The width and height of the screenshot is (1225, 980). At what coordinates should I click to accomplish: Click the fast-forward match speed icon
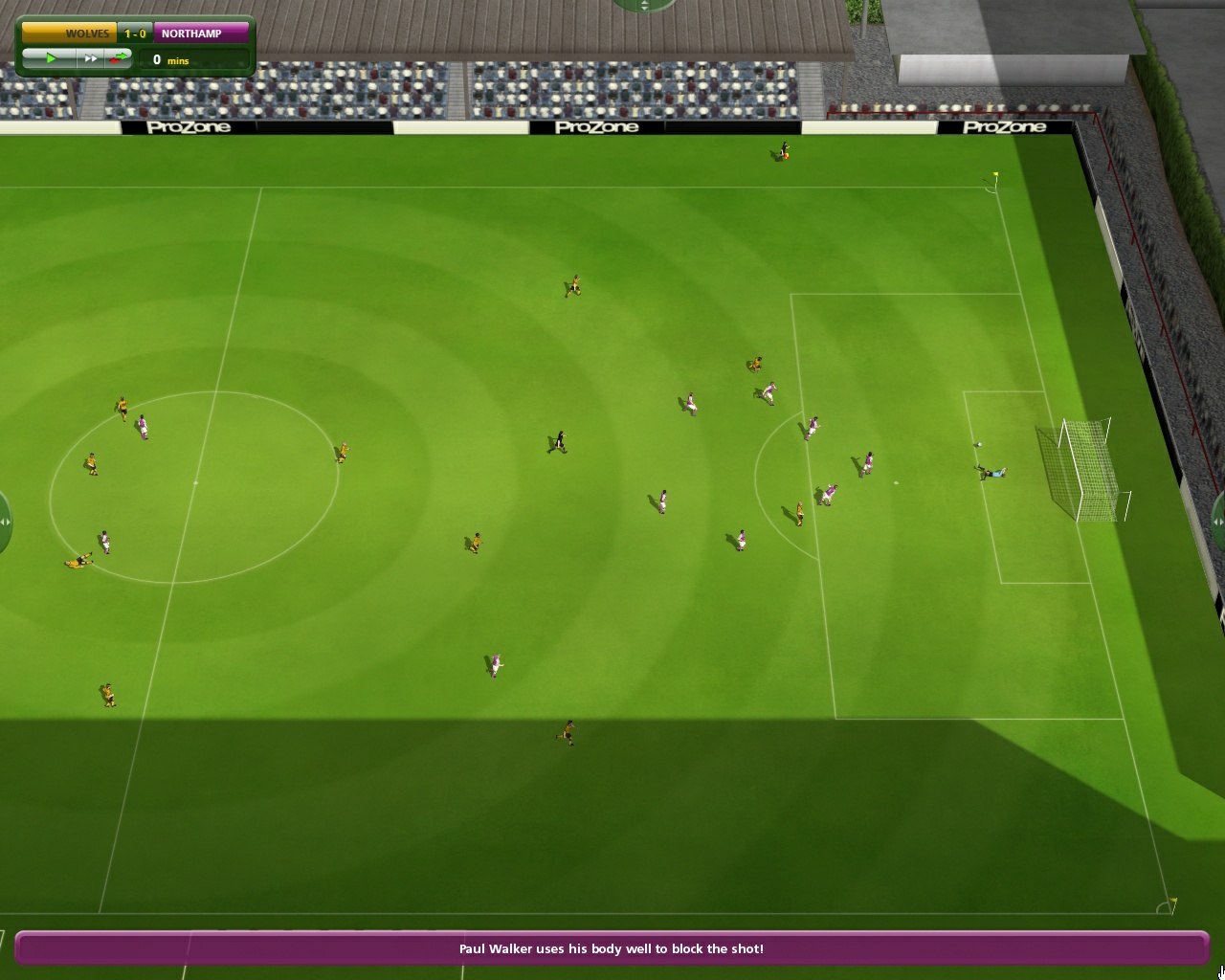pyautogui.click(x=90, y=58)
